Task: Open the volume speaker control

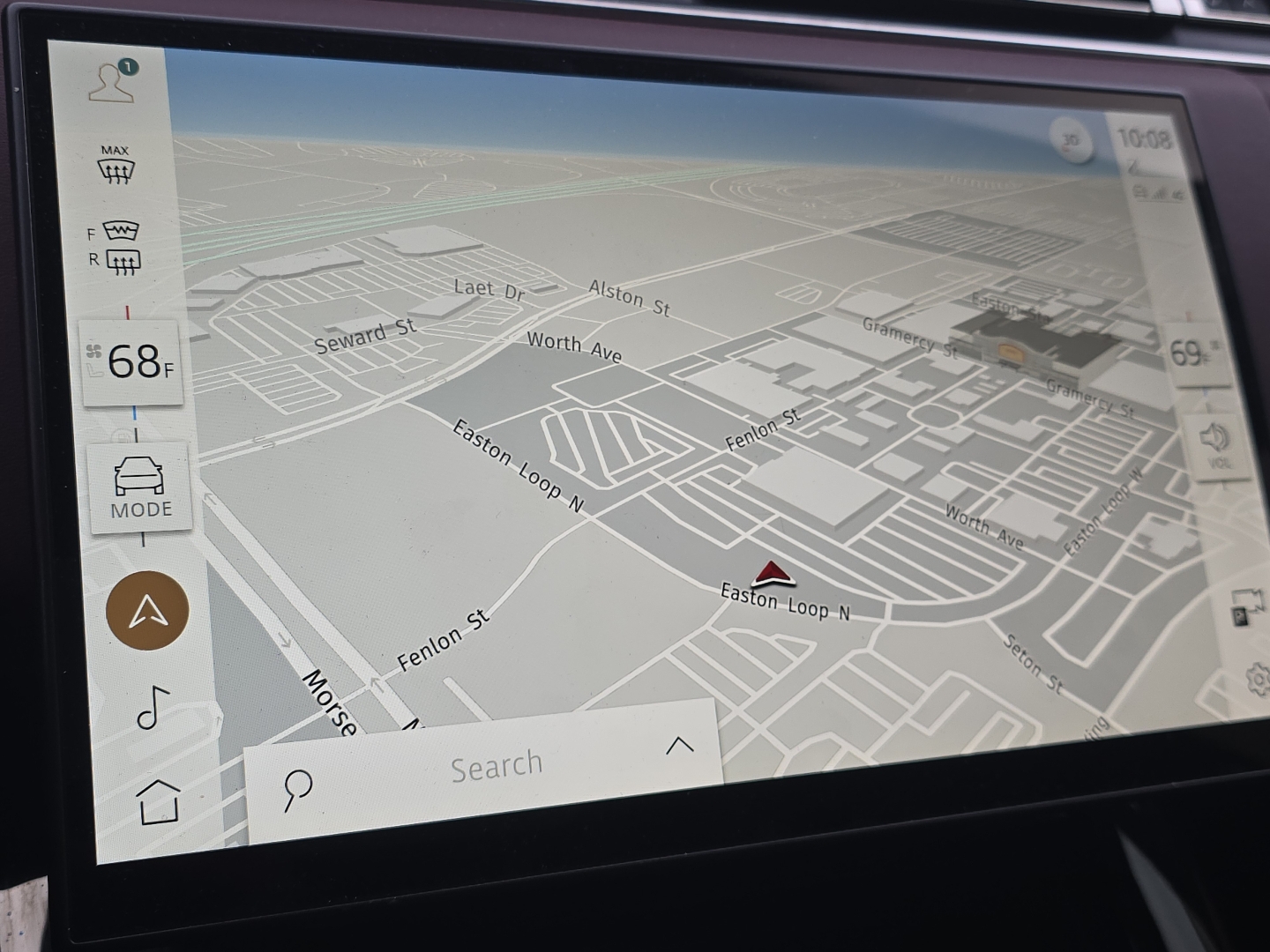Action: [1215, 443]
